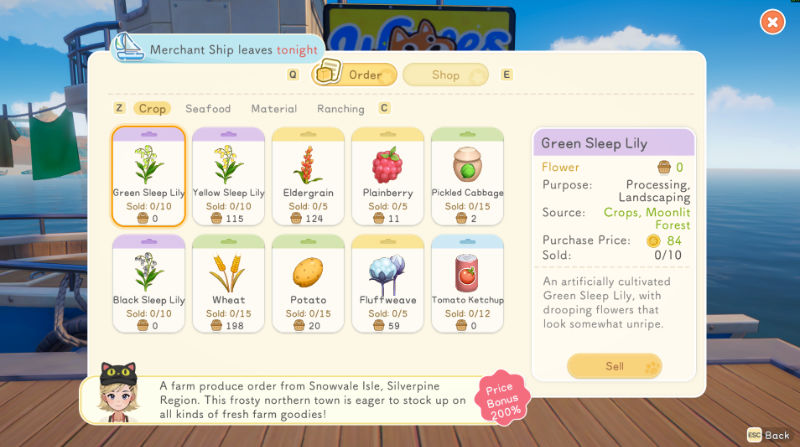Screen dimensions: 800x447
Task: Choose the Potato item card
Action: pos(308,284)
